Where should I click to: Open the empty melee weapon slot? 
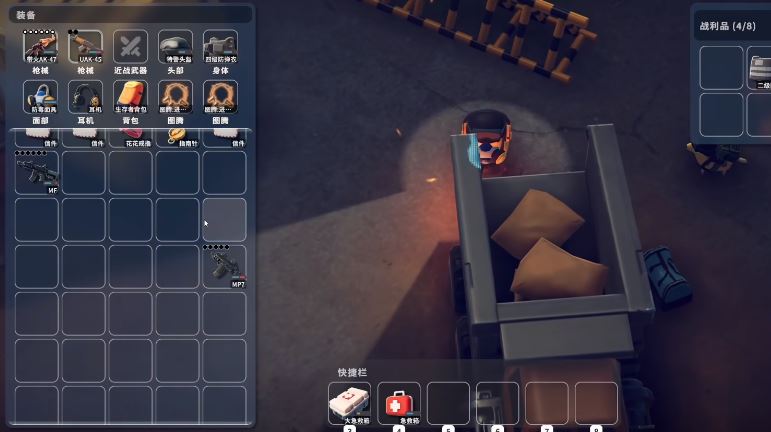[131, 46]
